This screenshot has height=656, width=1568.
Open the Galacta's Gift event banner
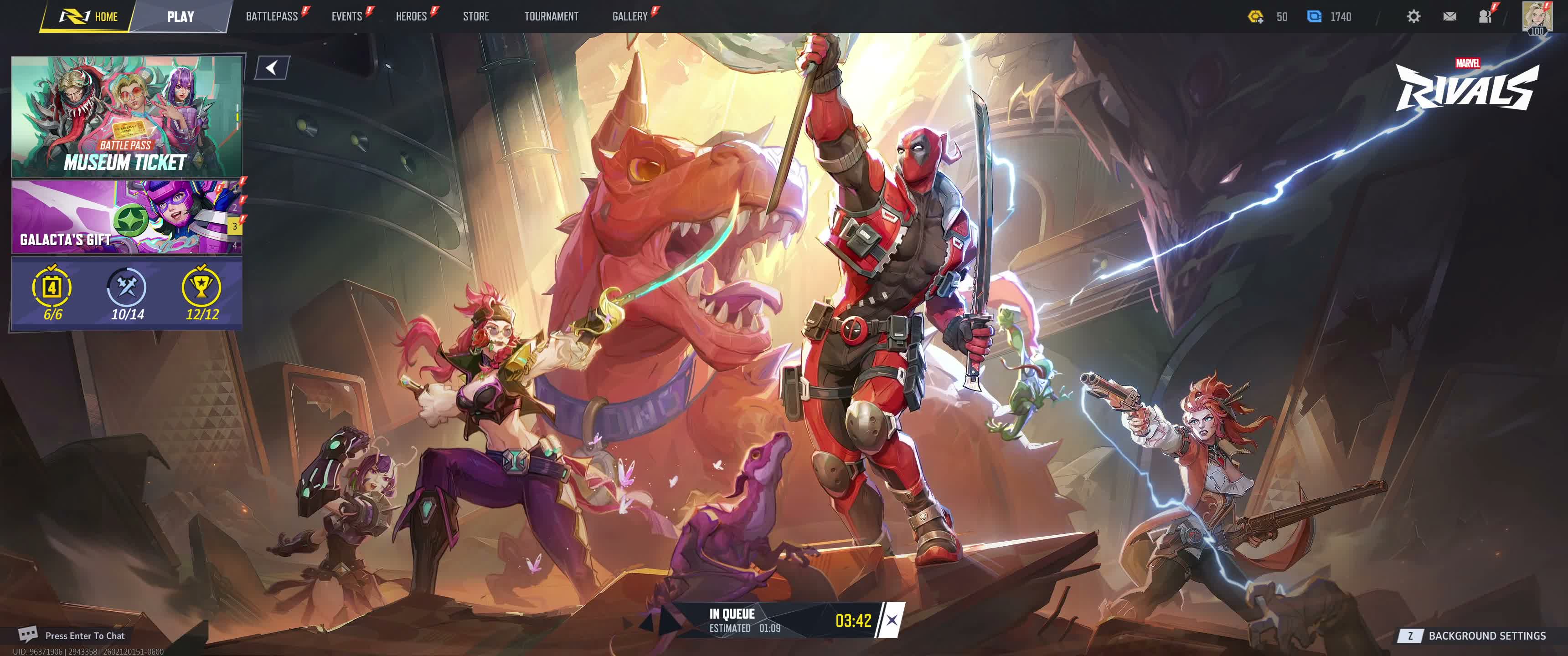tap(122, 216)
